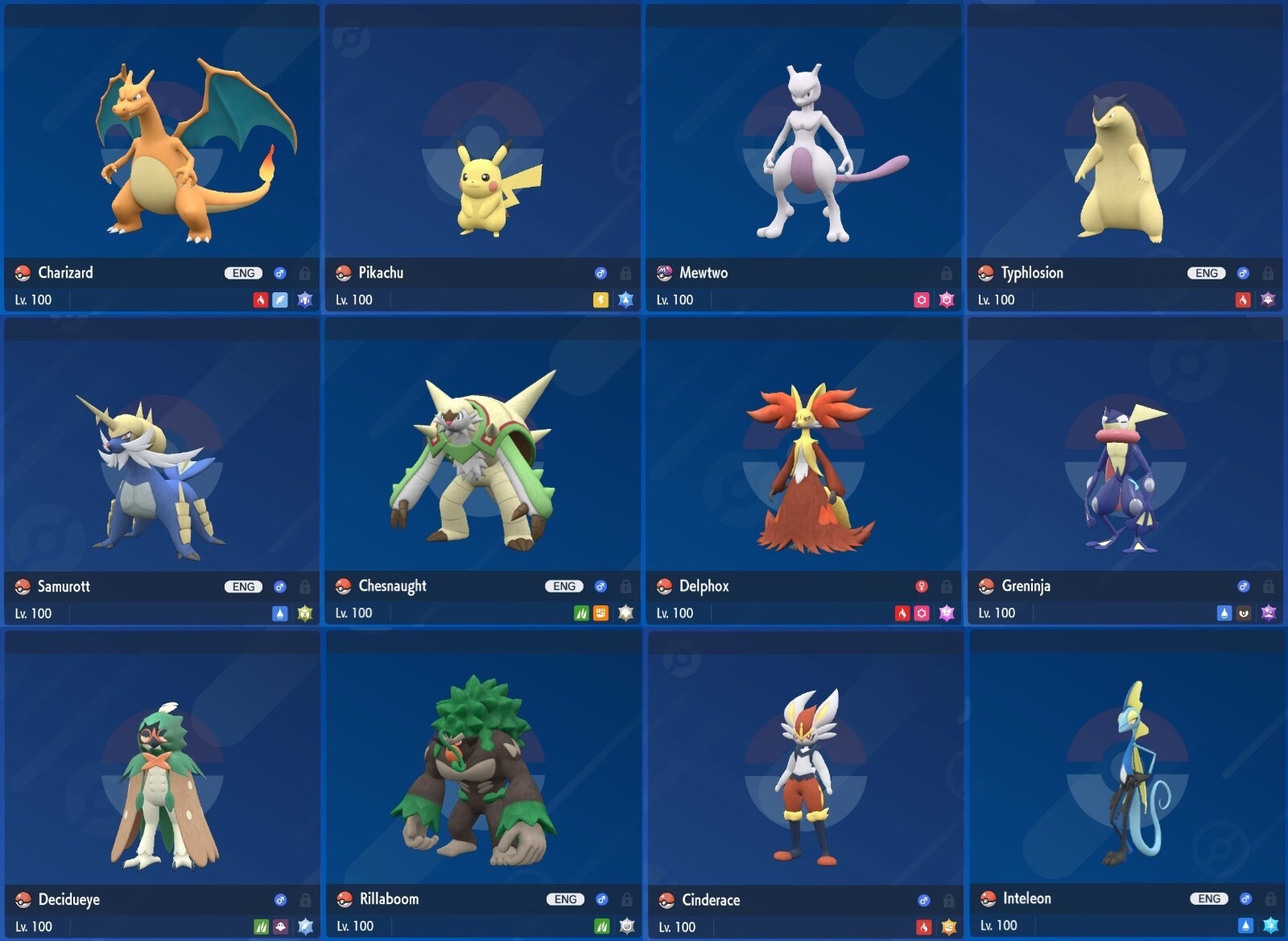This screenshot has width=1288, height=941.
Task: Toggle the lock icon beside Pikachu
Action: pyautogui.click(x=626, y=273)
